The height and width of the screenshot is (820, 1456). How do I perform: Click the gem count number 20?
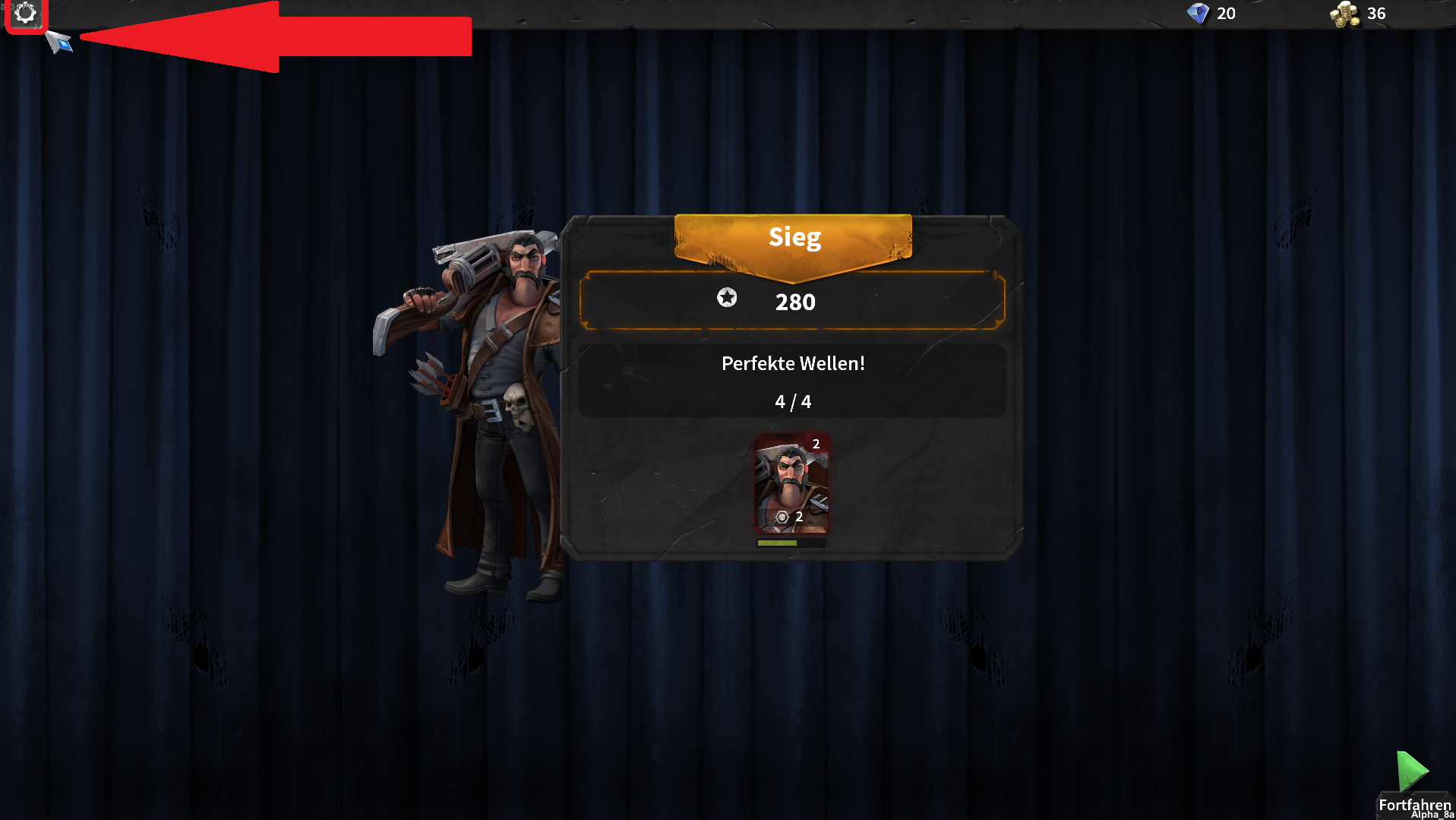[1227, 14]
